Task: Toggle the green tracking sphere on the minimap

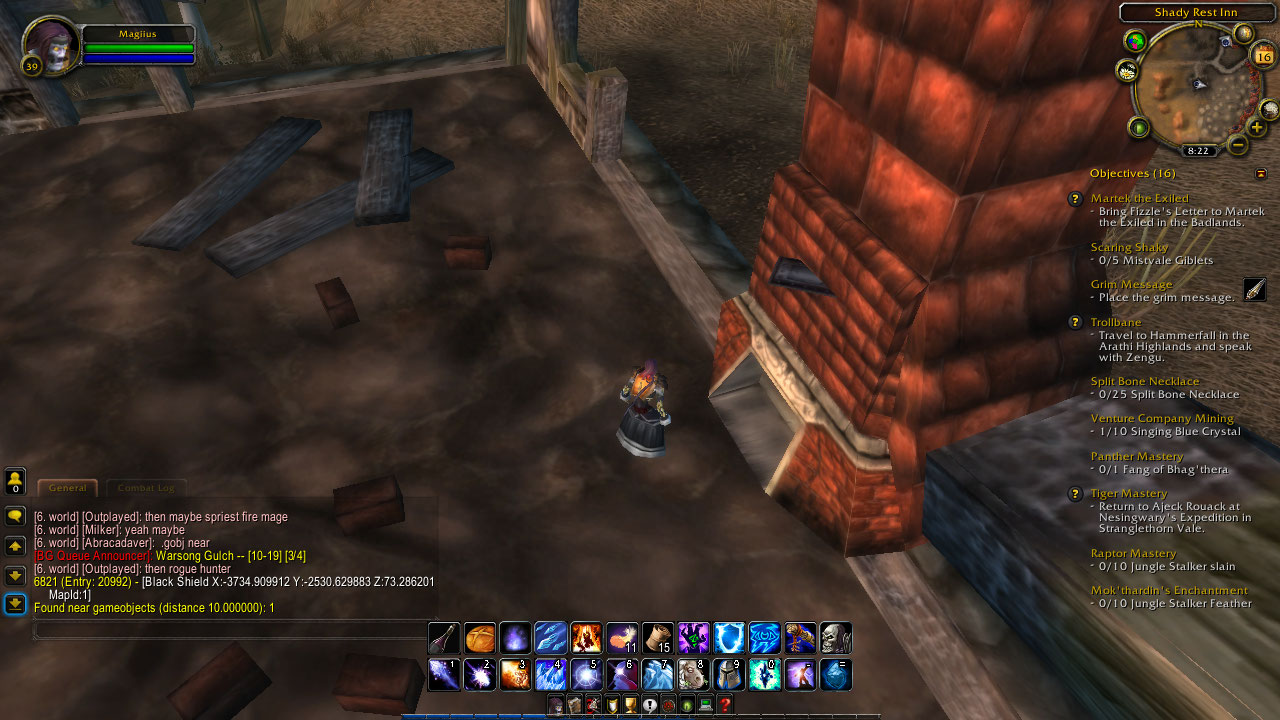Action: tap(1140, 127)
